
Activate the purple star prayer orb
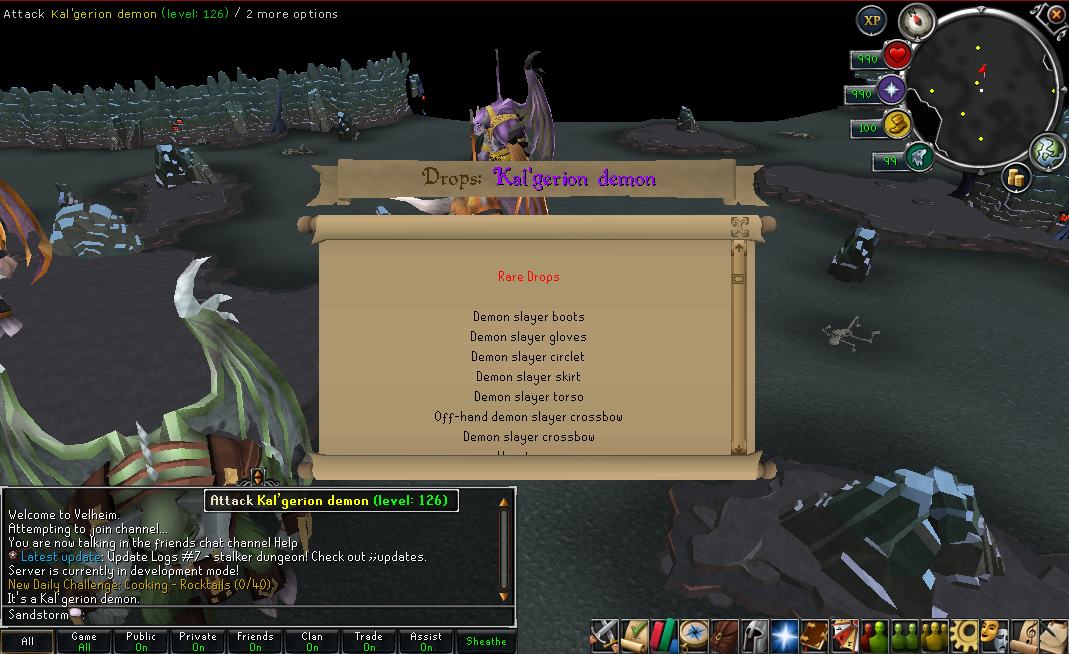(x=891, y=92)
